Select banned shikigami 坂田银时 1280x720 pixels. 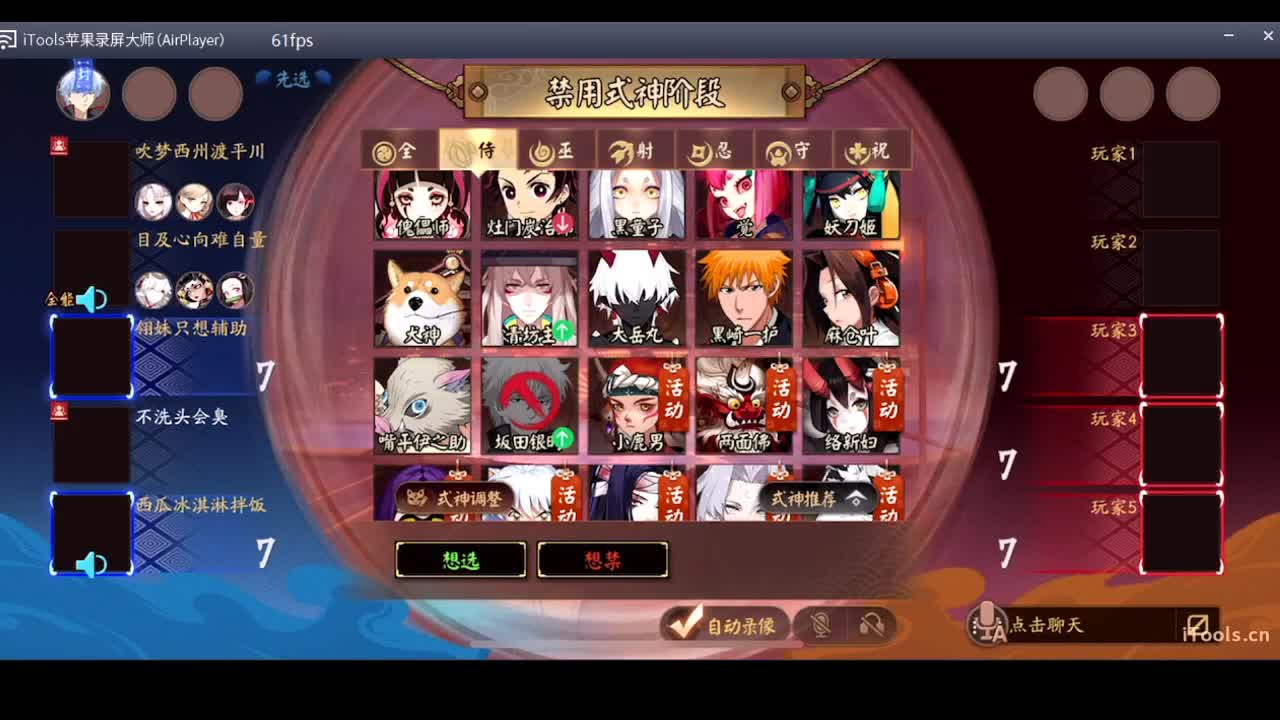coord(529,400)
